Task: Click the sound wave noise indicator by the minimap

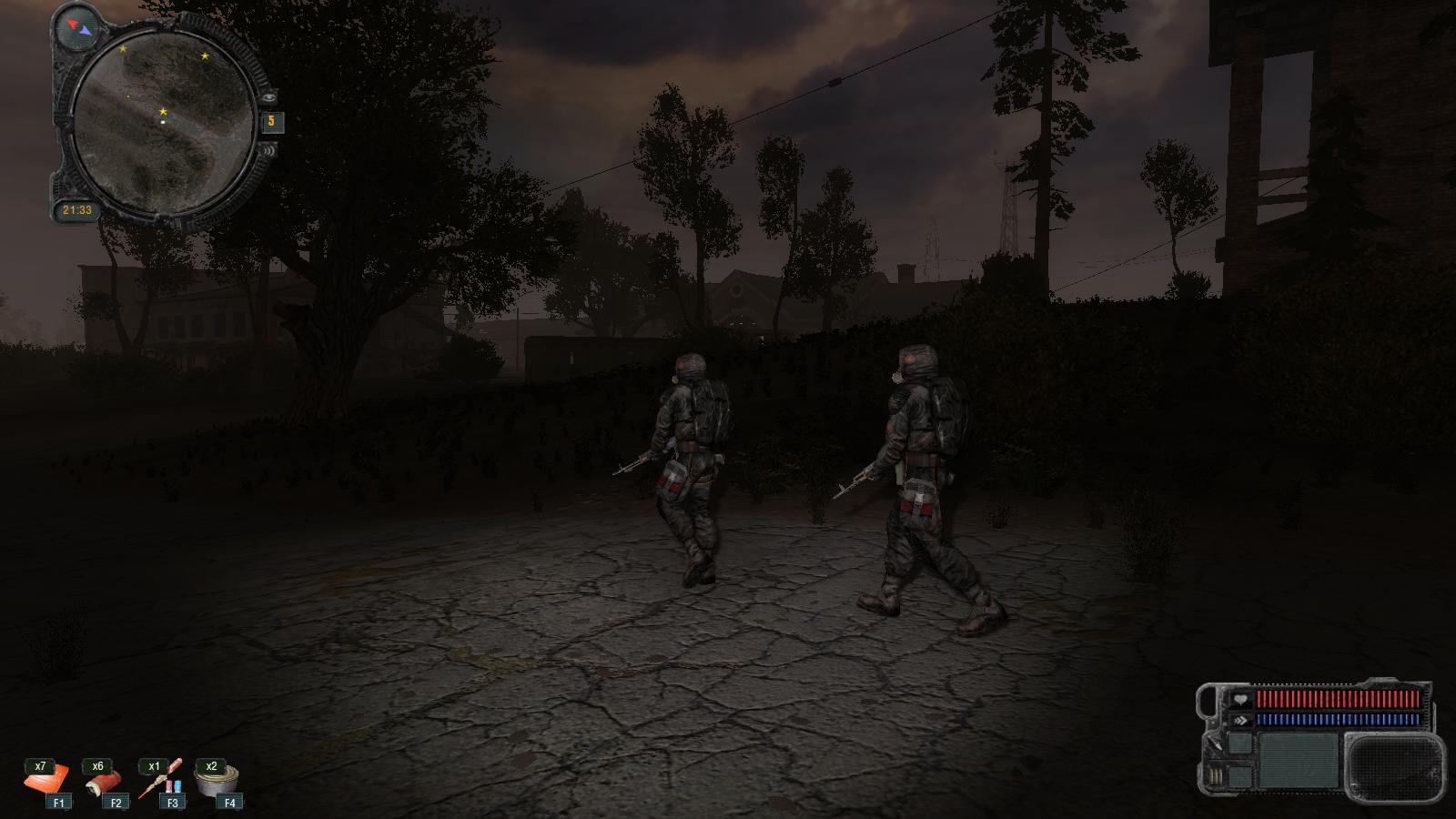Action: click(x=269, y=148)
